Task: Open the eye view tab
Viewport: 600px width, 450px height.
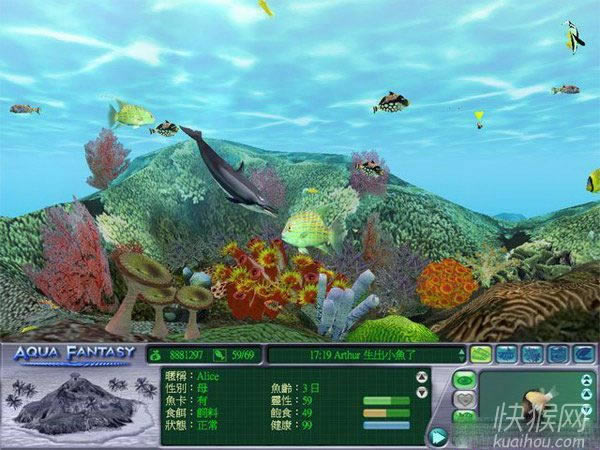Action: (464, 380)
